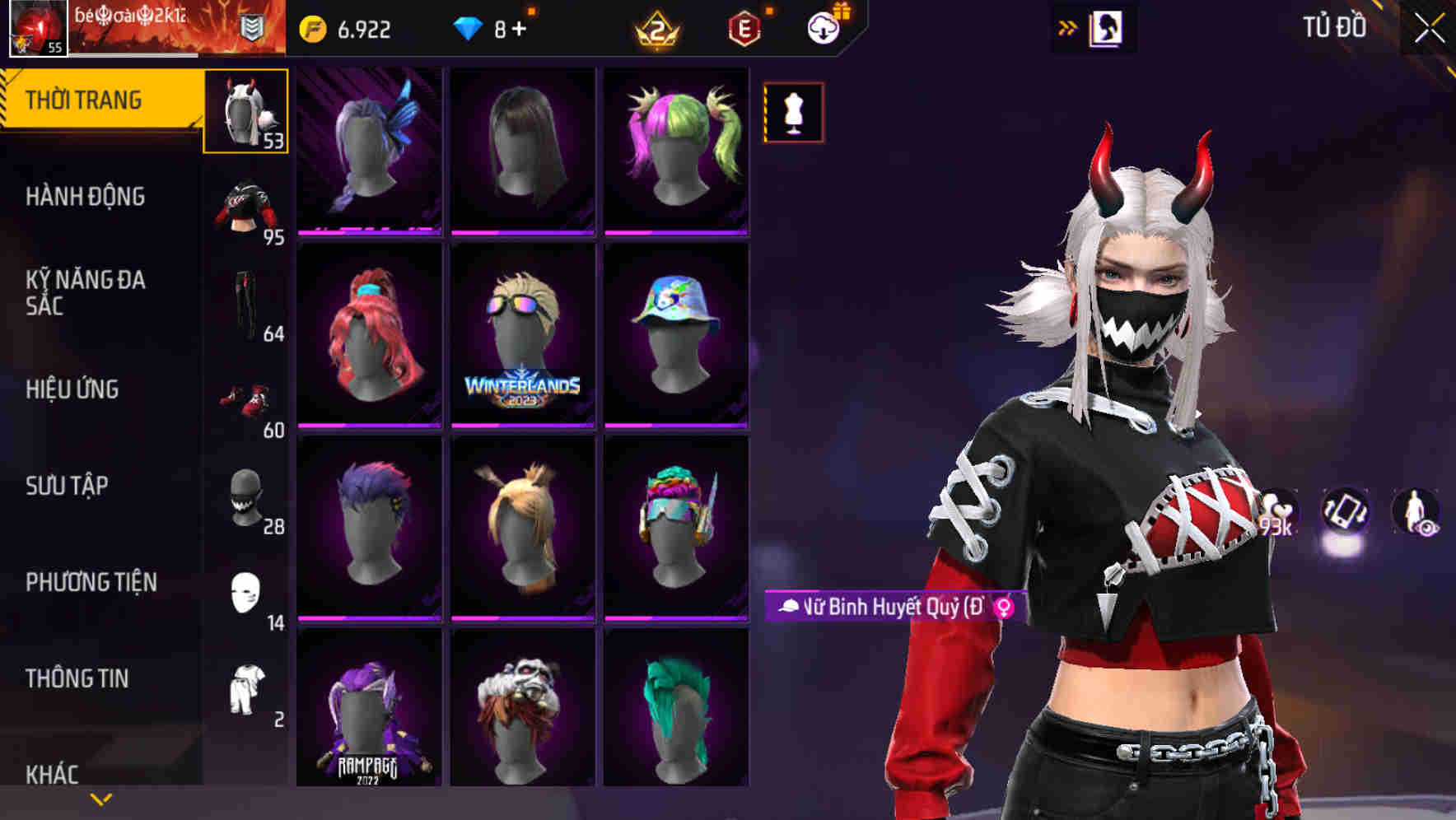
Task: Select the head accessories category showing 53 items
Action: coord(245,111)
